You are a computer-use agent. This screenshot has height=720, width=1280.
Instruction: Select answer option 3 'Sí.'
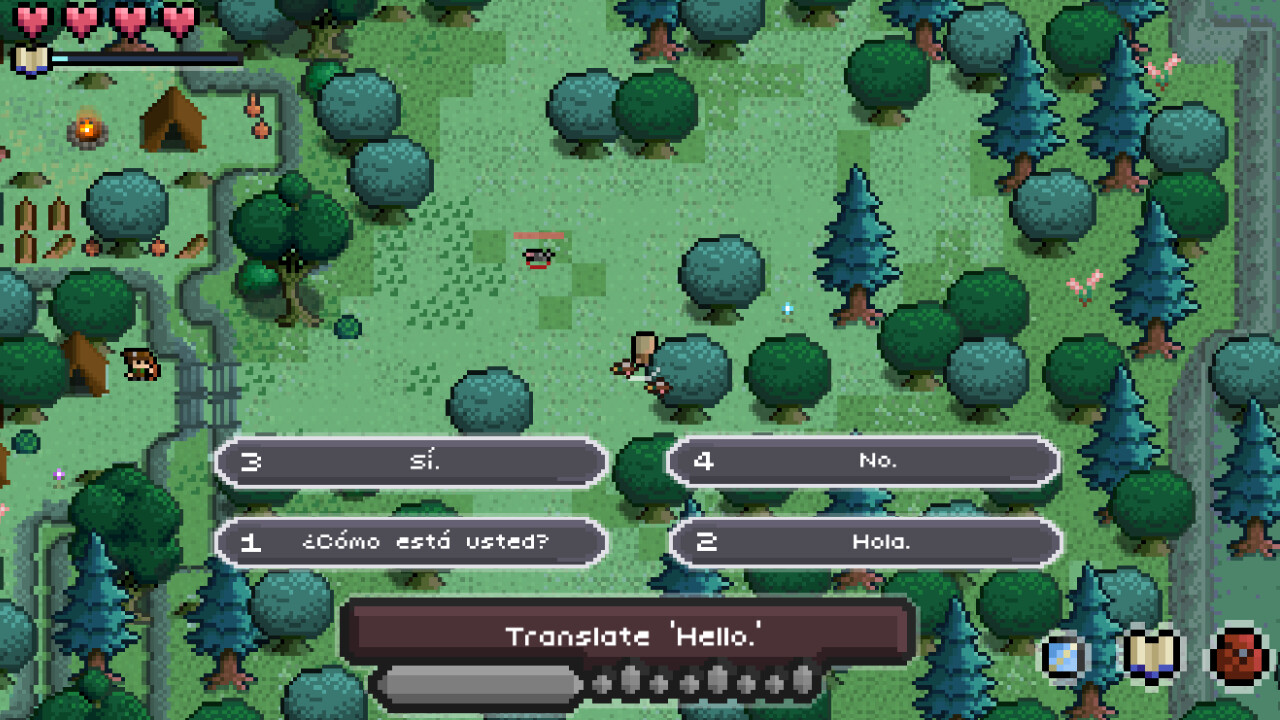[x=410, y=462]
